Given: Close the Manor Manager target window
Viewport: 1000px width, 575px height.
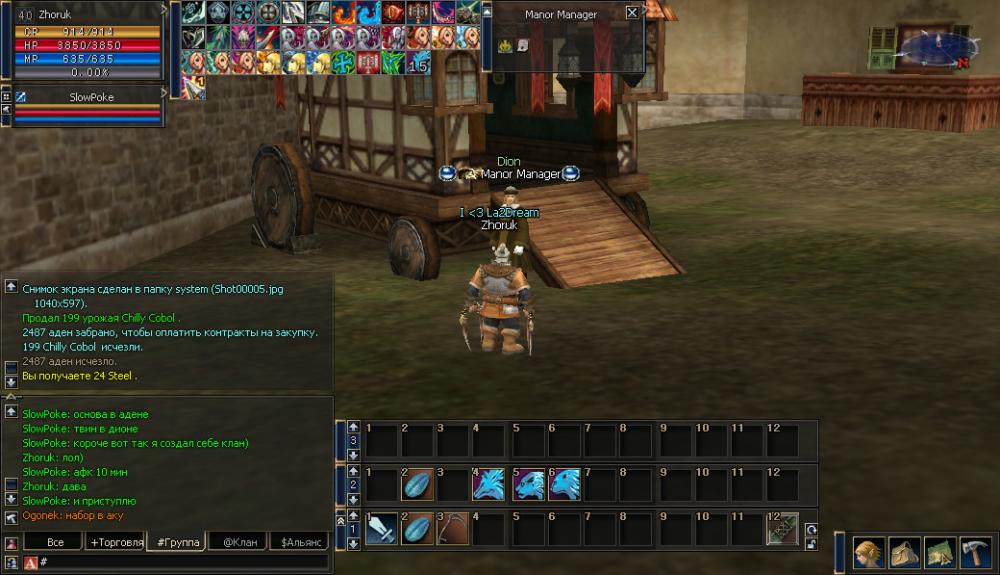Looking at the screenshot, I should click(x=632, y=13).
